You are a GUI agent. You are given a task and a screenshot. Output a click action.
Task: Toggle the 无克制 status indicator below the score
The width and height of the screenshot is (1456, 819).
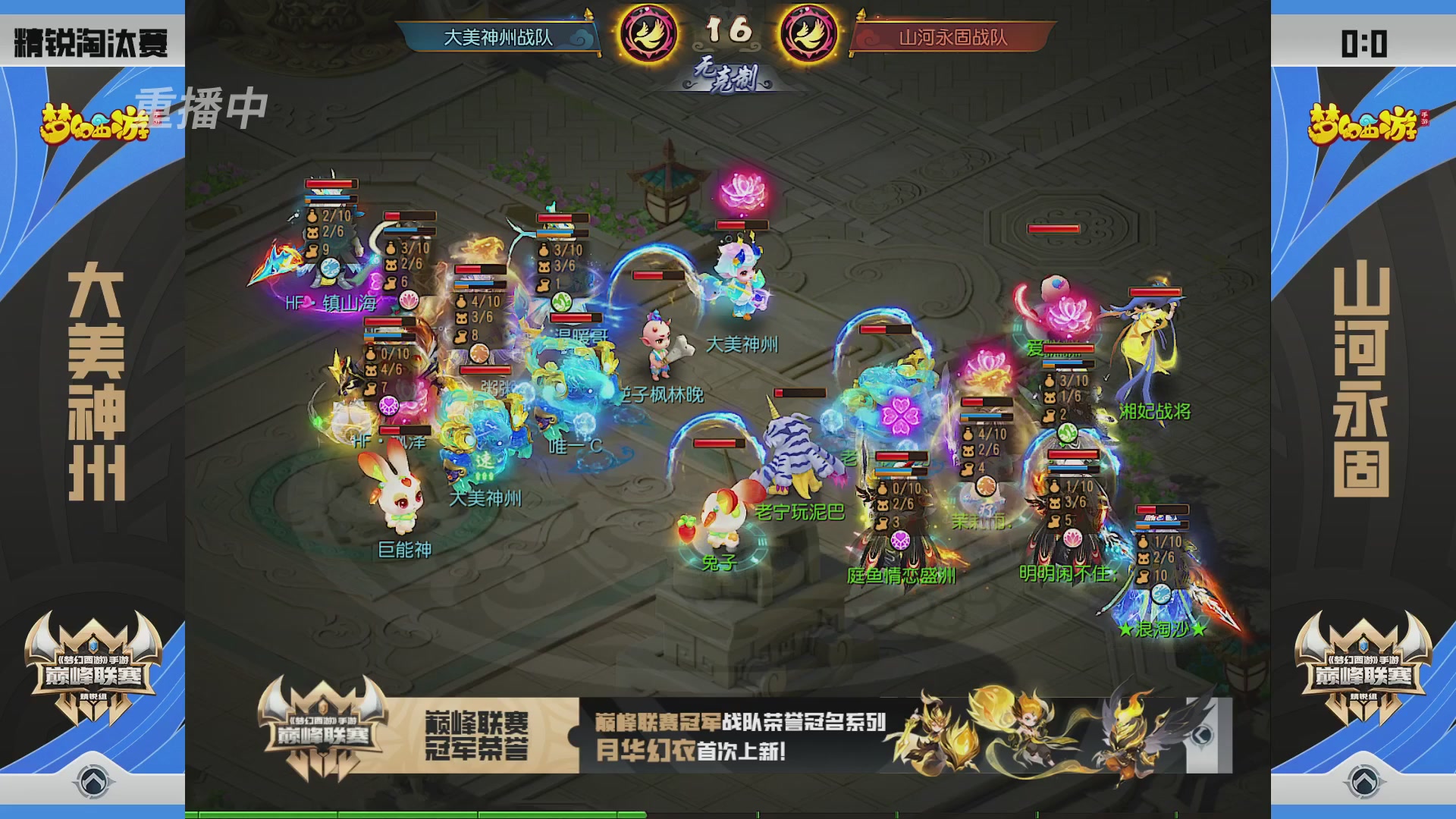tap(726, 76)
